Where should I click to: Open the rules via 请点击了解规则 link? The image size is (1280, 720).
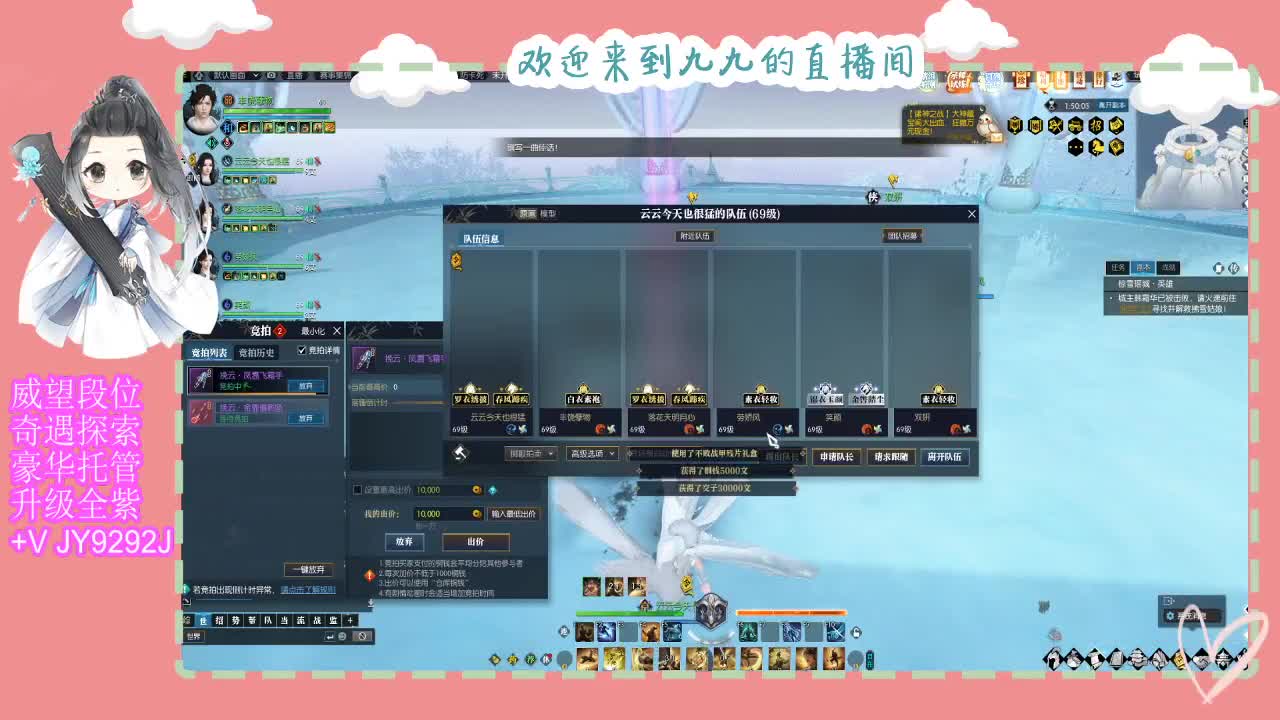click(307, 589)
